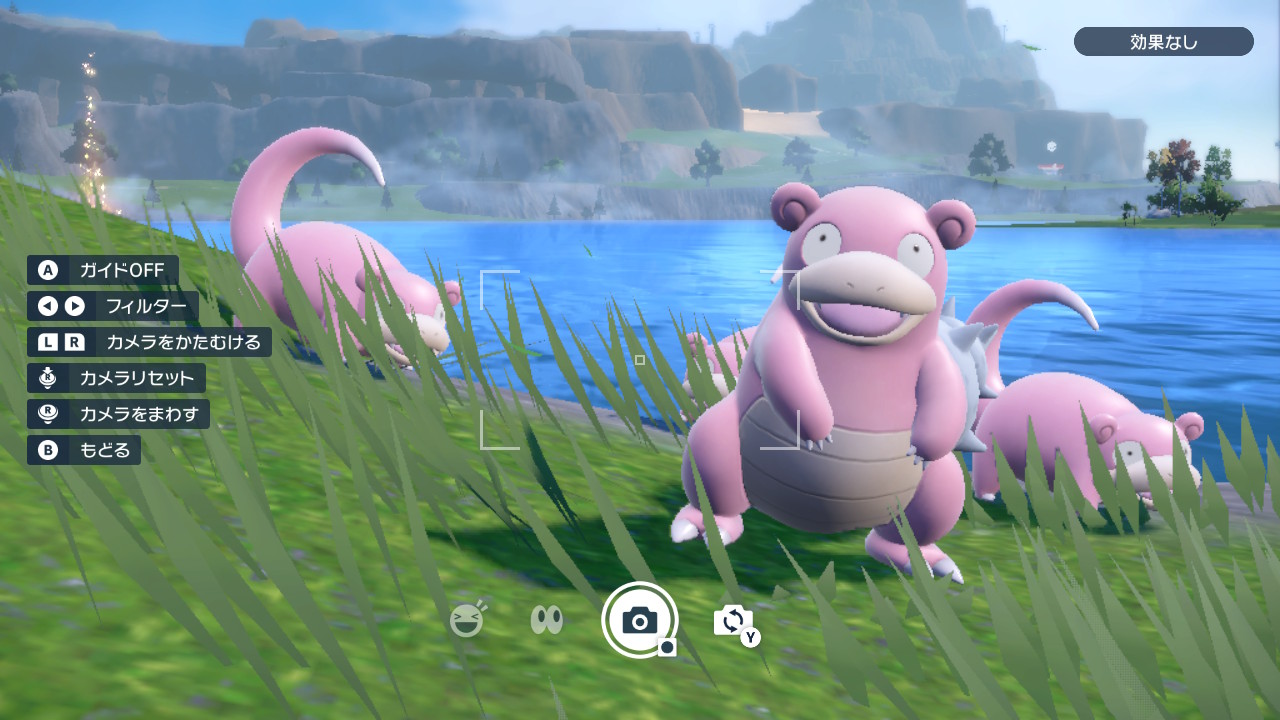This screenshot has width=1280, height=720.
Task: Choose the eyes expression icon
Action: click(x=546, y=621)
